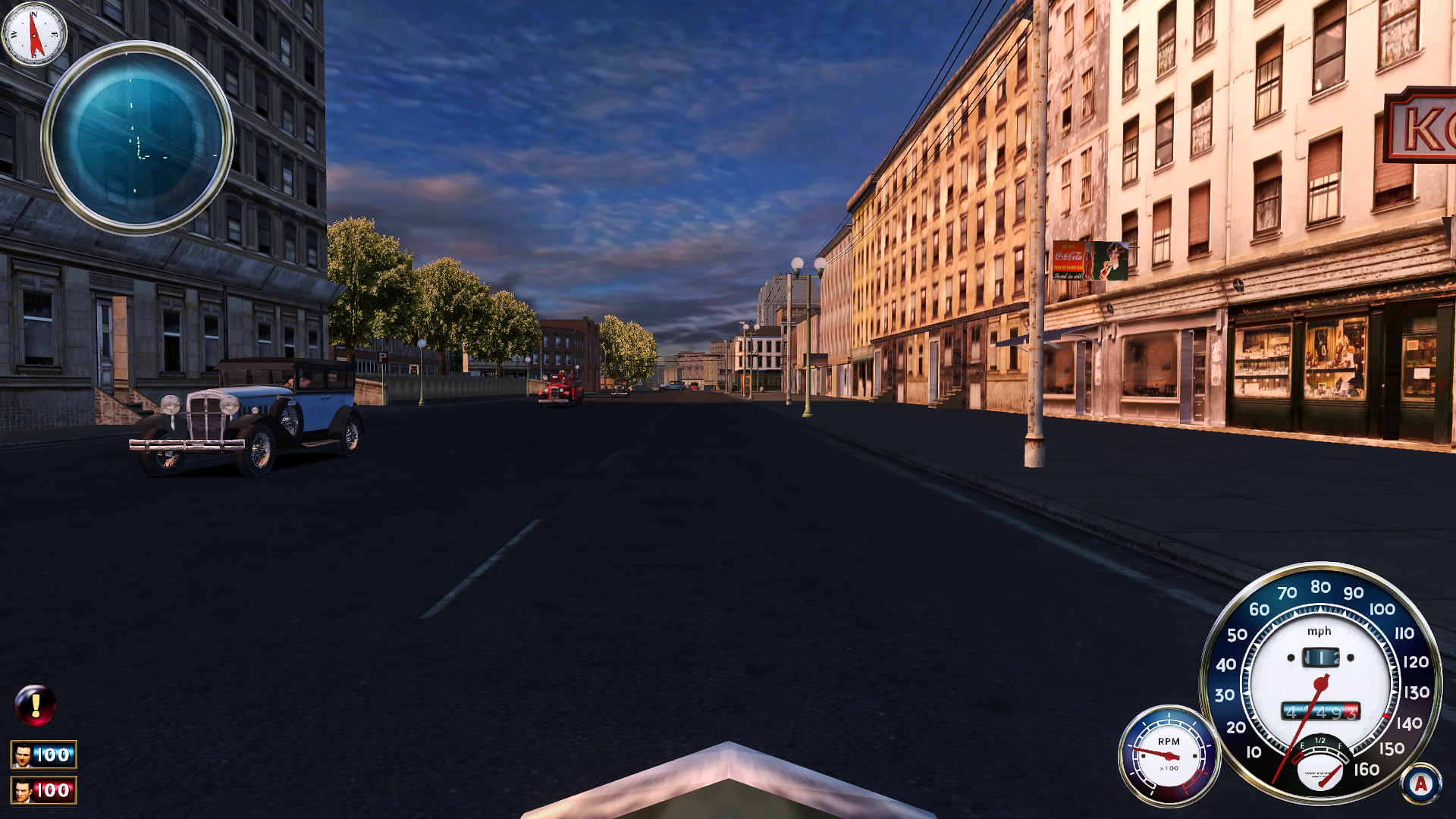Toggle the north needle on the compass

tap(33, 25)
